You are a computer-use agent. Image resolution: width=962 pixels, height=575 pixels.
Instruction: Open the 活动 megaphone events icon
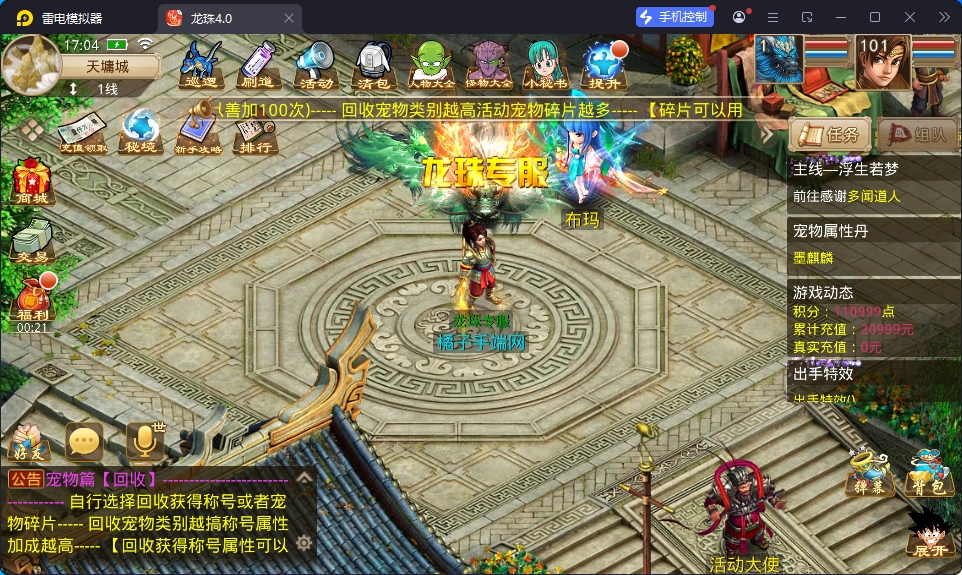click(x=316, y=66)
